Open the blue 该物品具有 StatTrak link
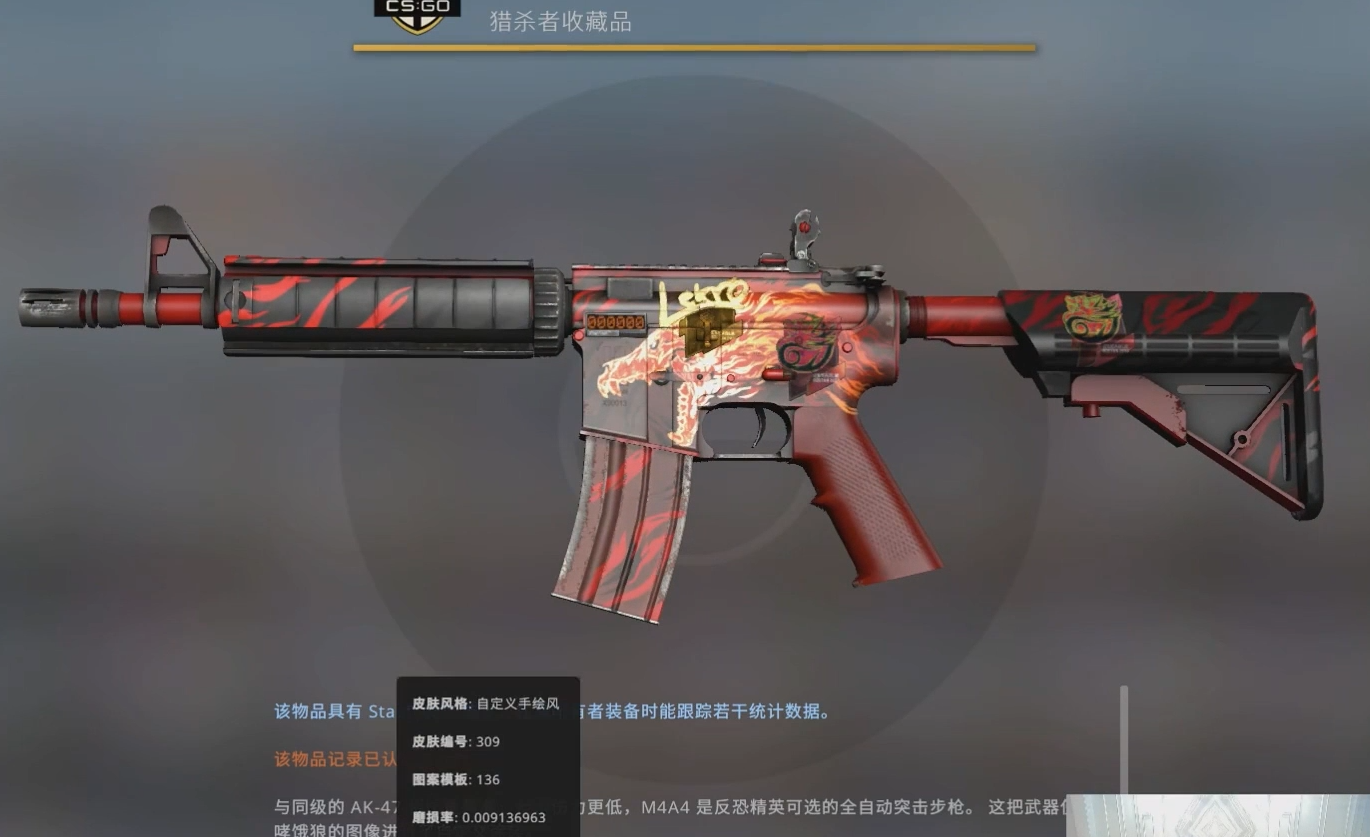Image resolution: width=1370 pixels, height=837 pixels. pyautogui.click(x=330, y=712)
